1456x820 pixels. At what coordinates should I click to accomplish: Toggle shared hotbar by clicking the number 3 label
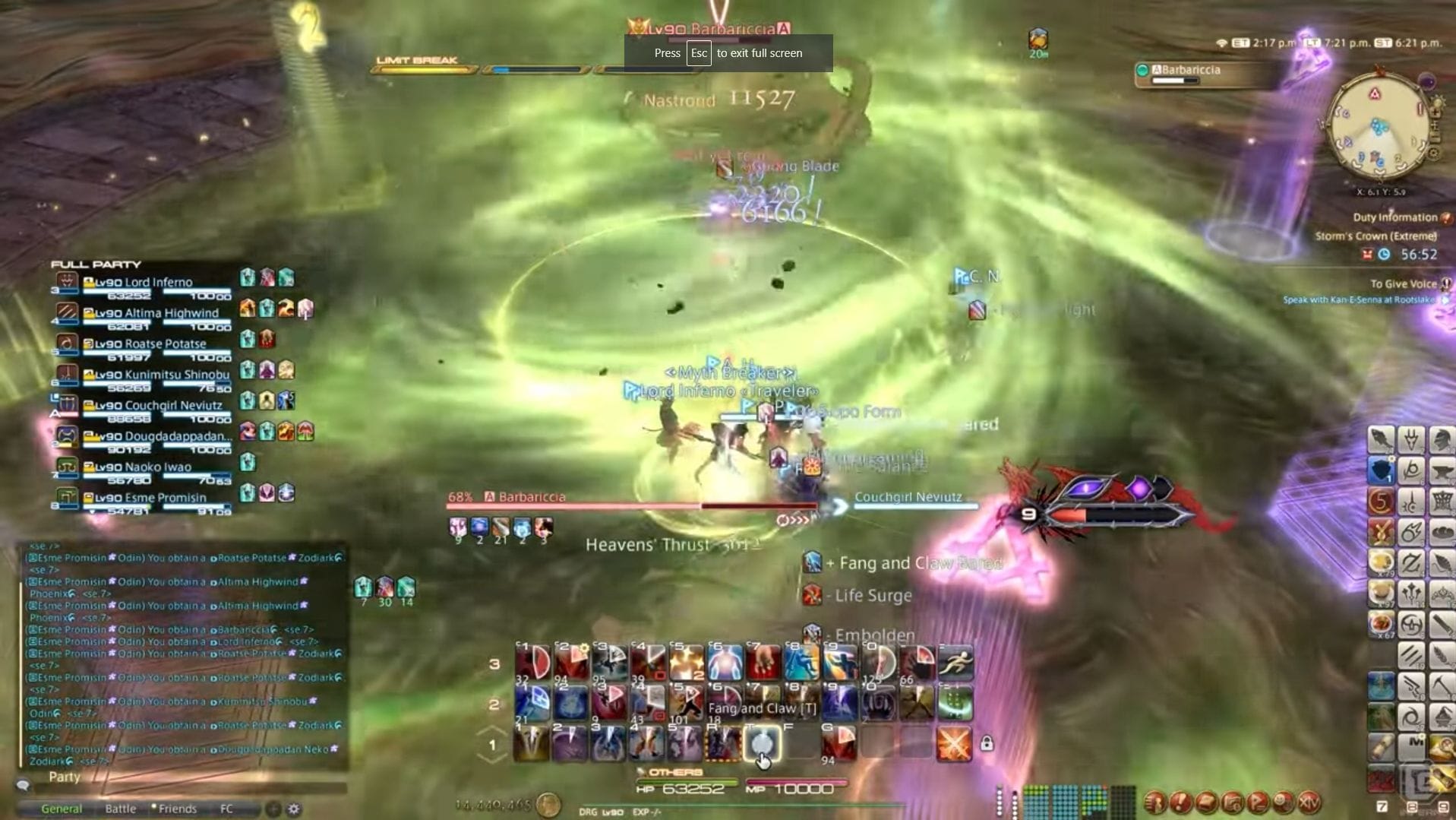click(494, 665)
